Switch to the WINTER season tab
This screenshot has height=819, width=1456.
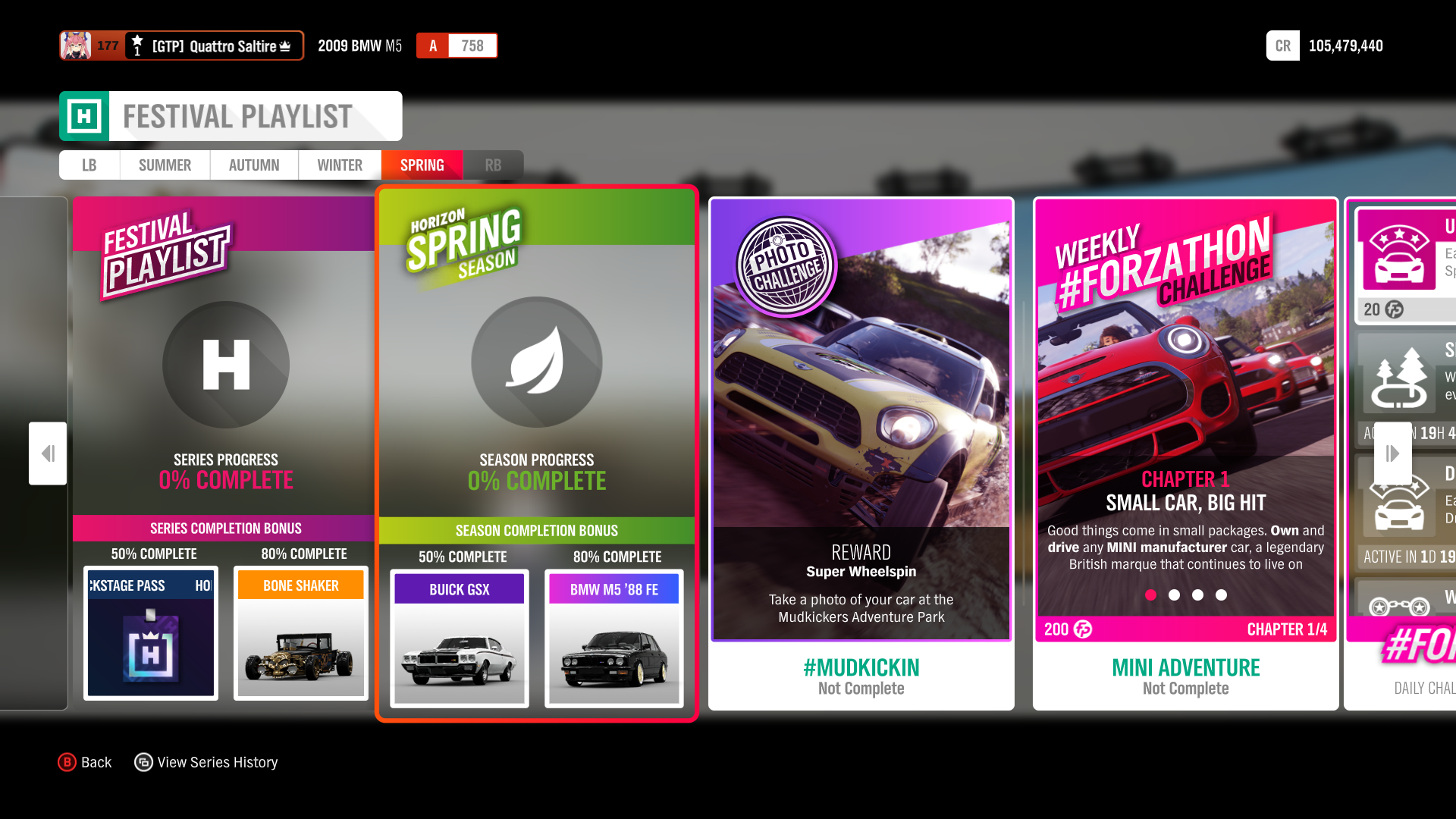pos(339,165)
